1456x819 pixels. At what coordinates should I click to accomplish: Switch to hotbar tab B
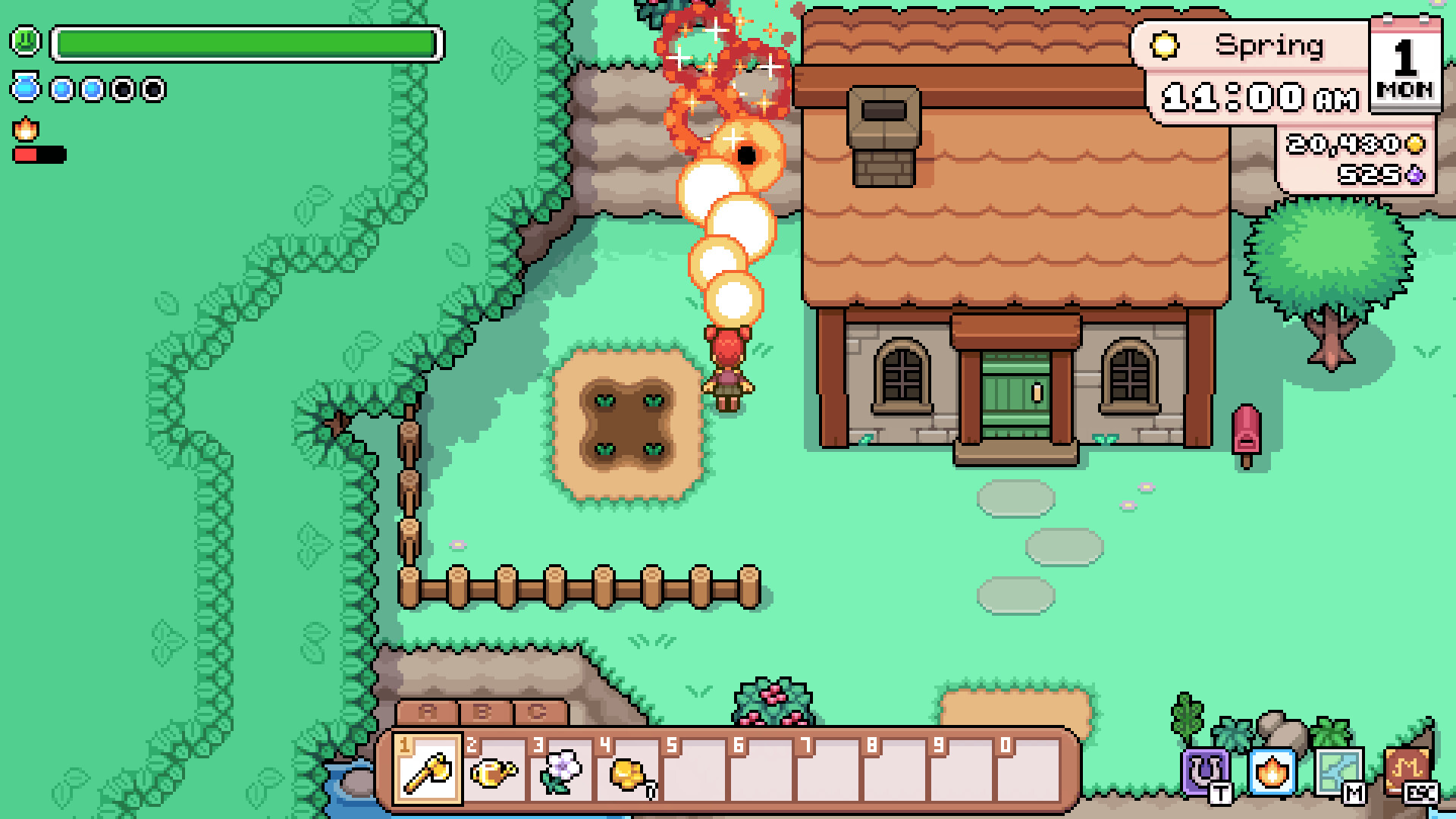tap(482, 711)
